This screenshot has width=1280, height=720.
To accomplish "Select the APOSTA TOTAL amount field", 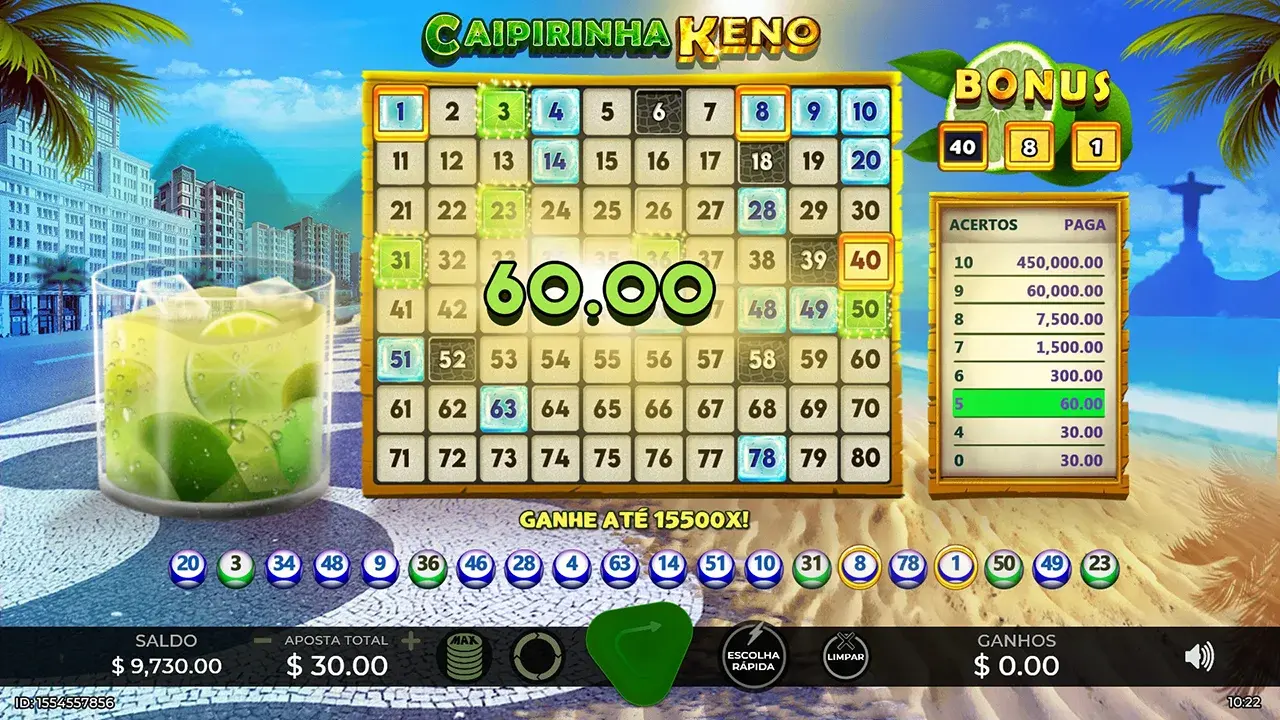I will pyautogui.click(x=337, y=665).
